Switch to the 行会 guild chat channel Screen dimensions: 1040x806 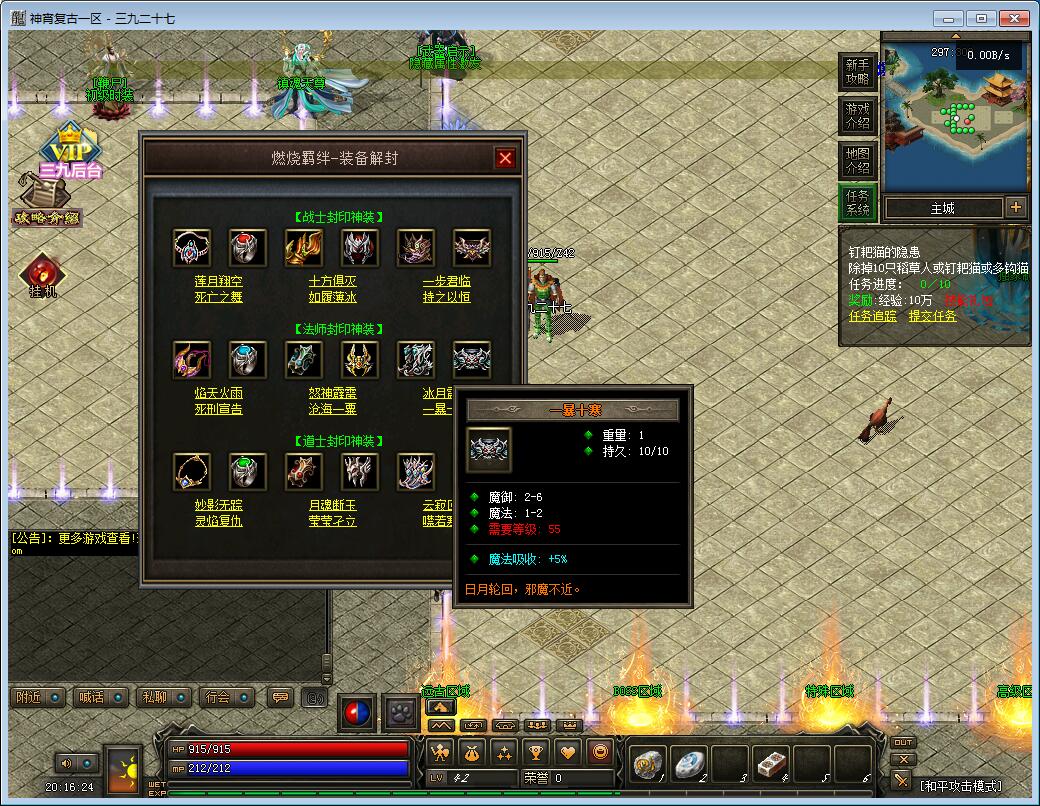tap(216, 697)
